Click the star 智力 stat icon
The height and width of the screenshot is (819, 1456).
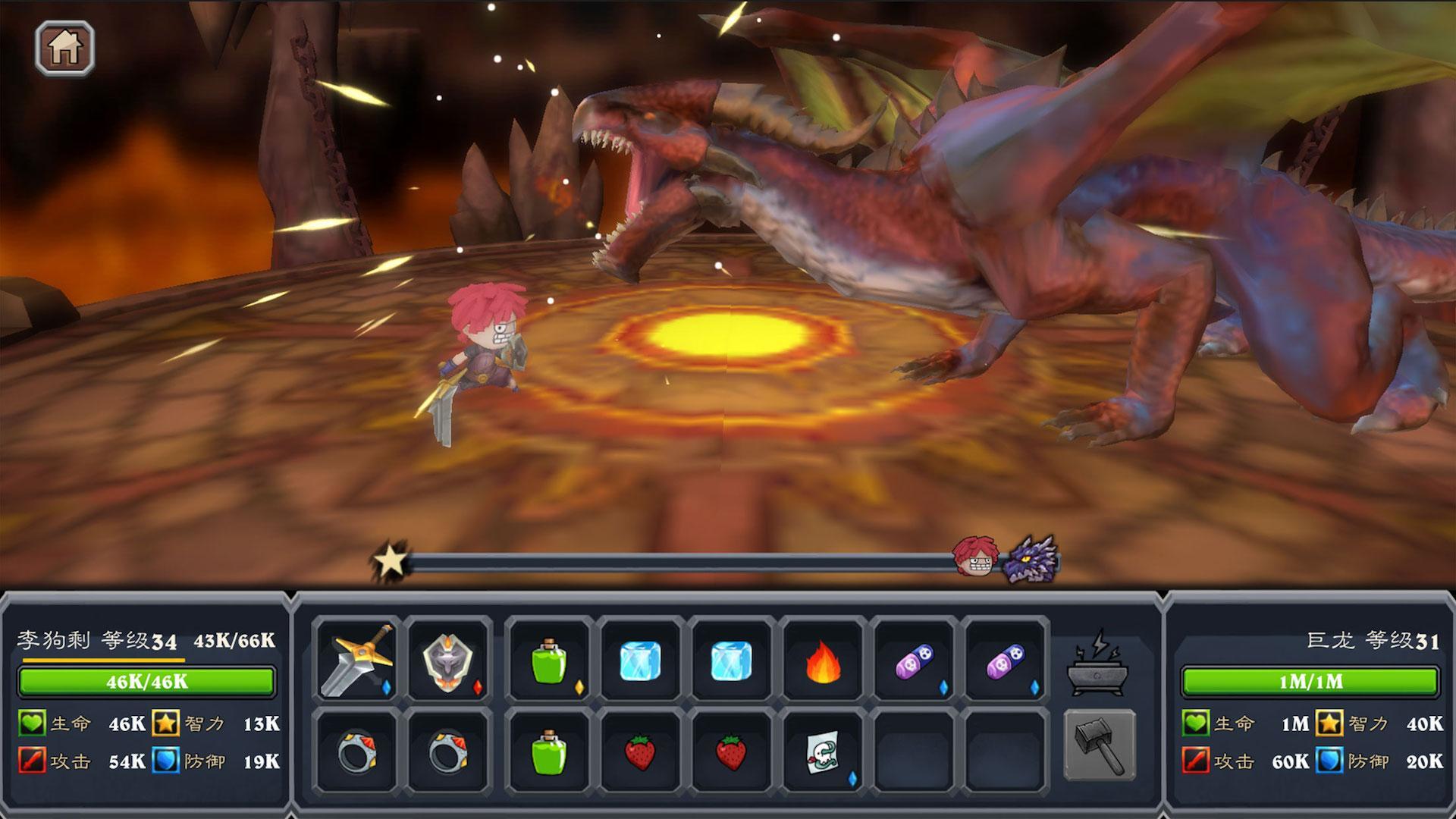coord(167,723)
